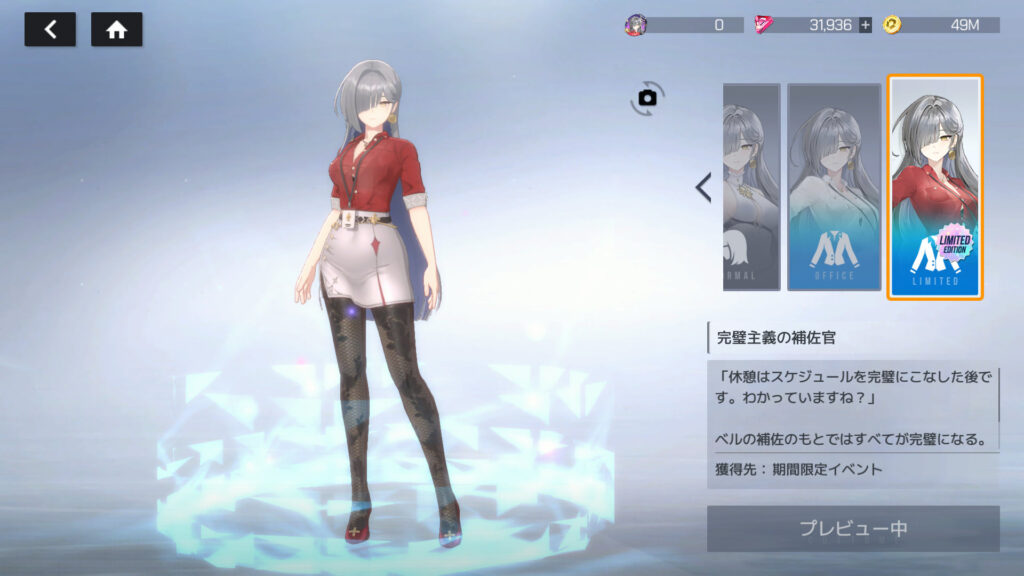Select the Normal outfit card
This screenshot has height=576, width=1024.
pyautogui.click(x=751, y=187)
